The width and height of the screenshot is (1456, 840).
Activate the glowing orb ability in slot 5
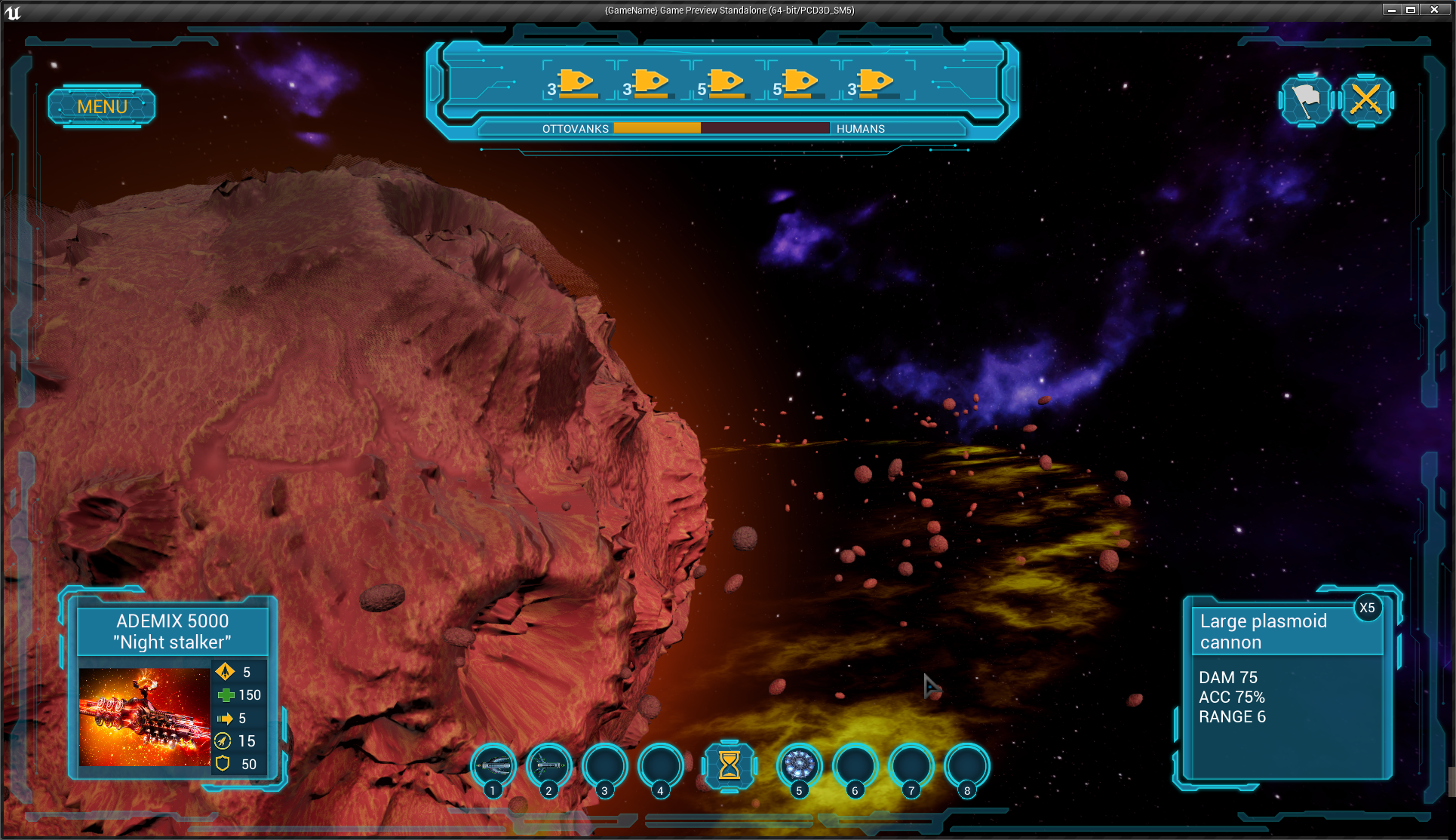click(799, 765)
